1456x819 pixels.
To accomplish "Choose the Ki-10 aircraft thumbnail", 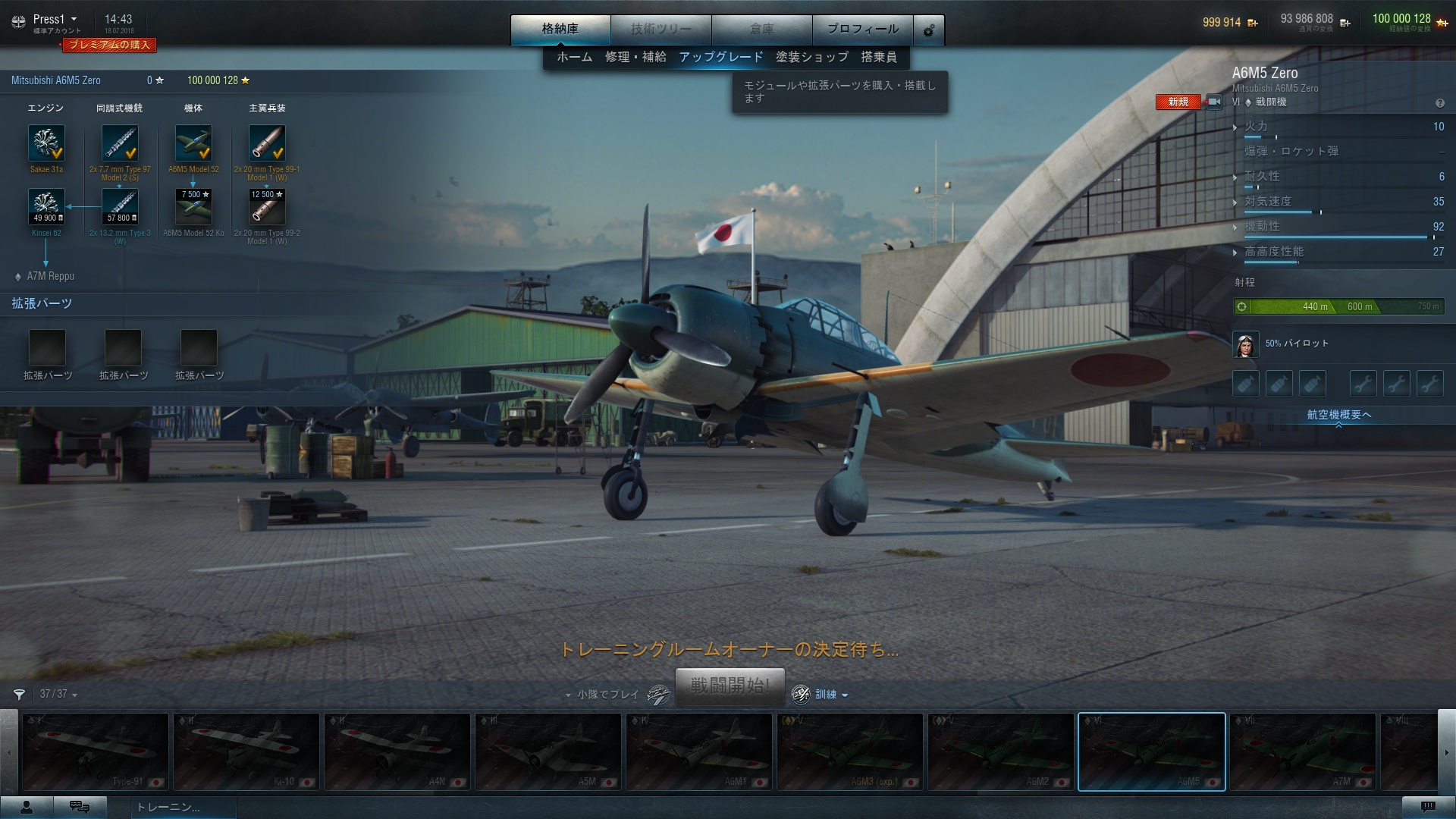I will [x=246, y=752].
